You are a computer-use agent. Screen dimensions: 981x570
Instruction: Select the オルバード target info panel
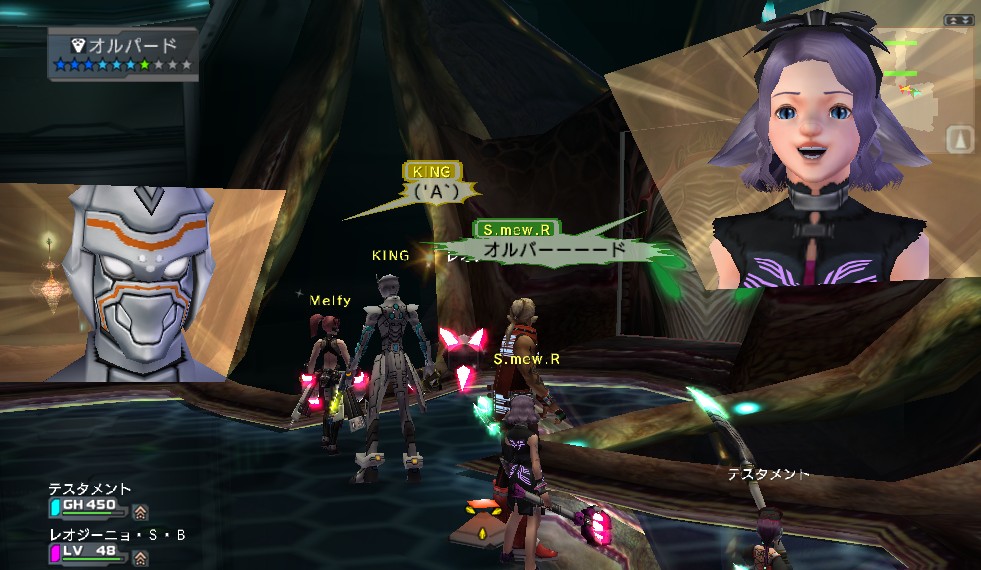coord(122,54)
